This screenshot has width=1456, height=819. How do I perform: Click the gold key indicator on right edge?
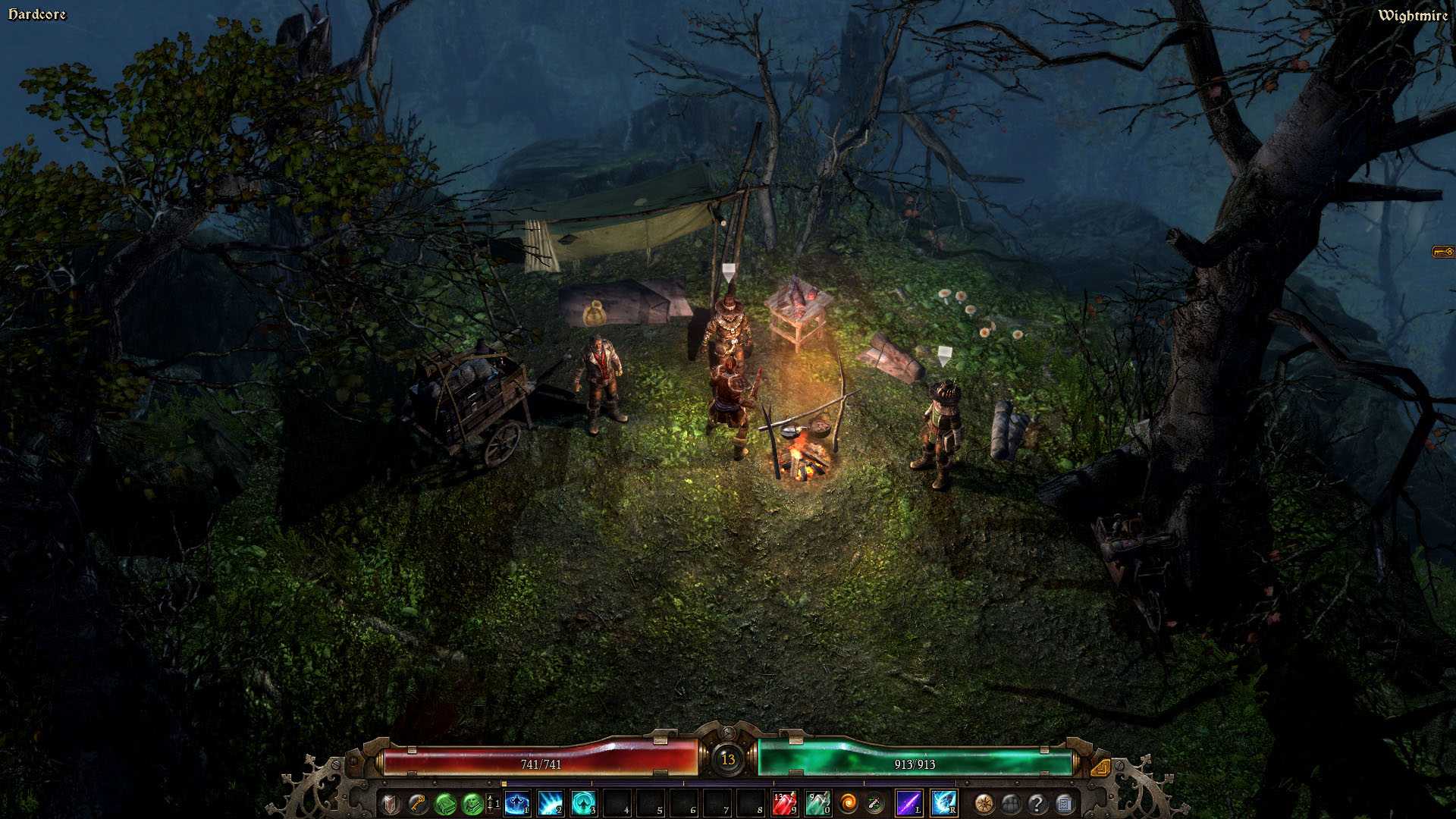click(1442, 252)
